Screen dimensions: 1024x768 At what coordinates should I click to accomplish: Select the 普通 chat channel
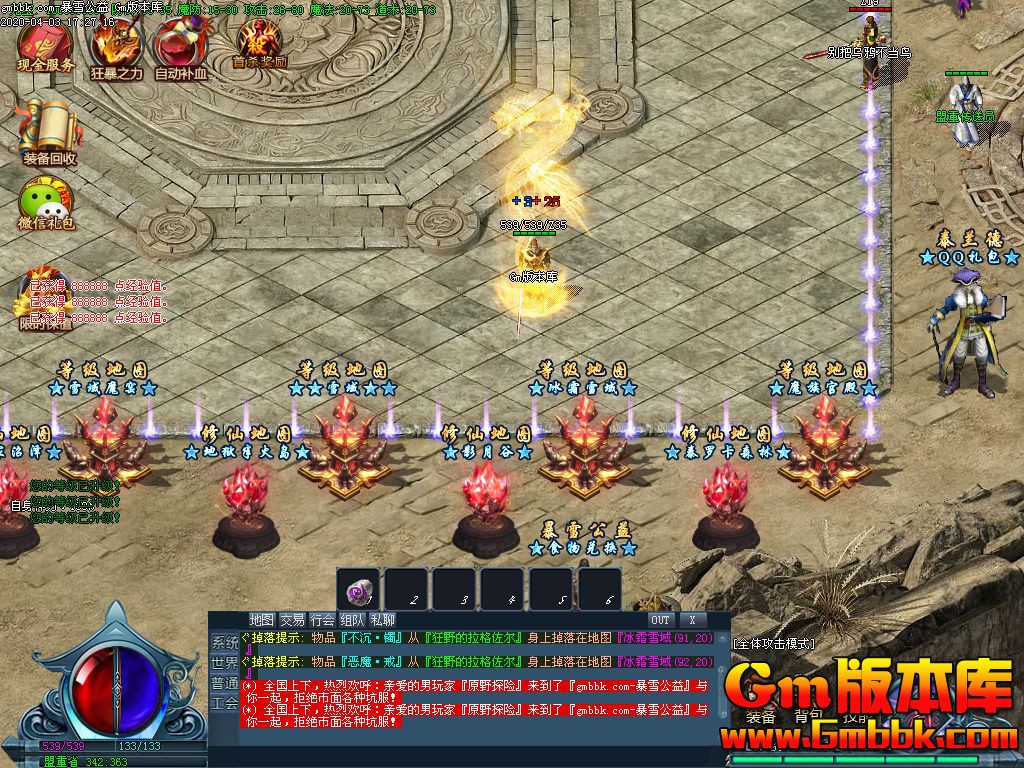point(224,683)
